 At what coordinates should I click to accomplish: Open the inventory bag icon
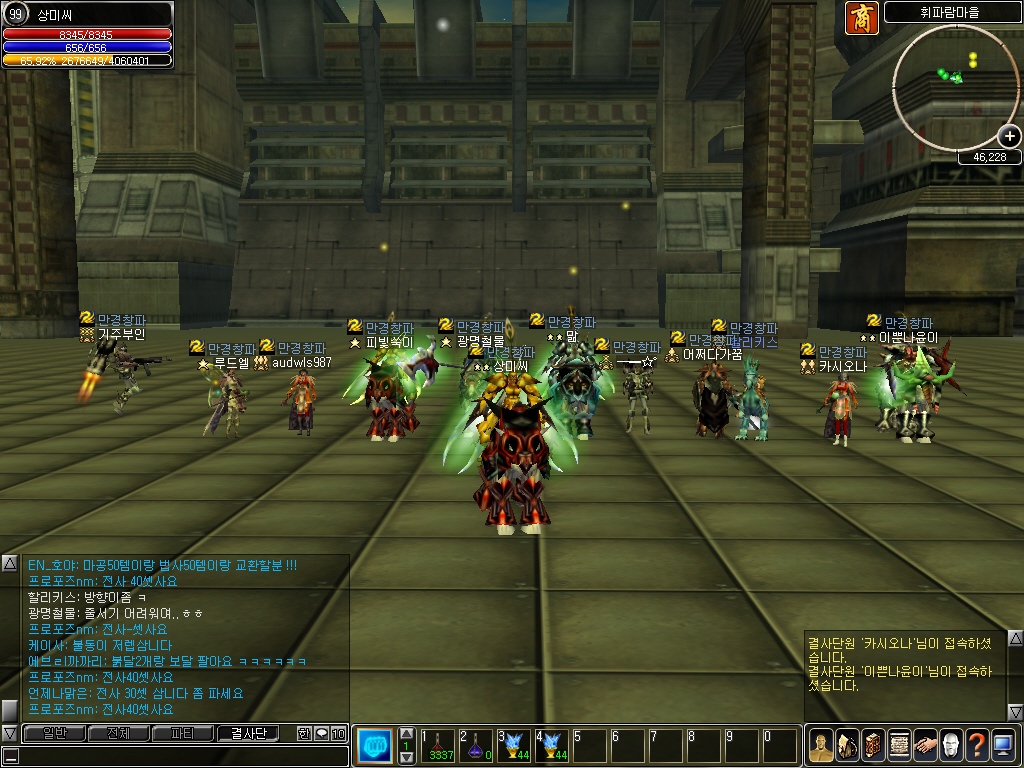point(846,744)
